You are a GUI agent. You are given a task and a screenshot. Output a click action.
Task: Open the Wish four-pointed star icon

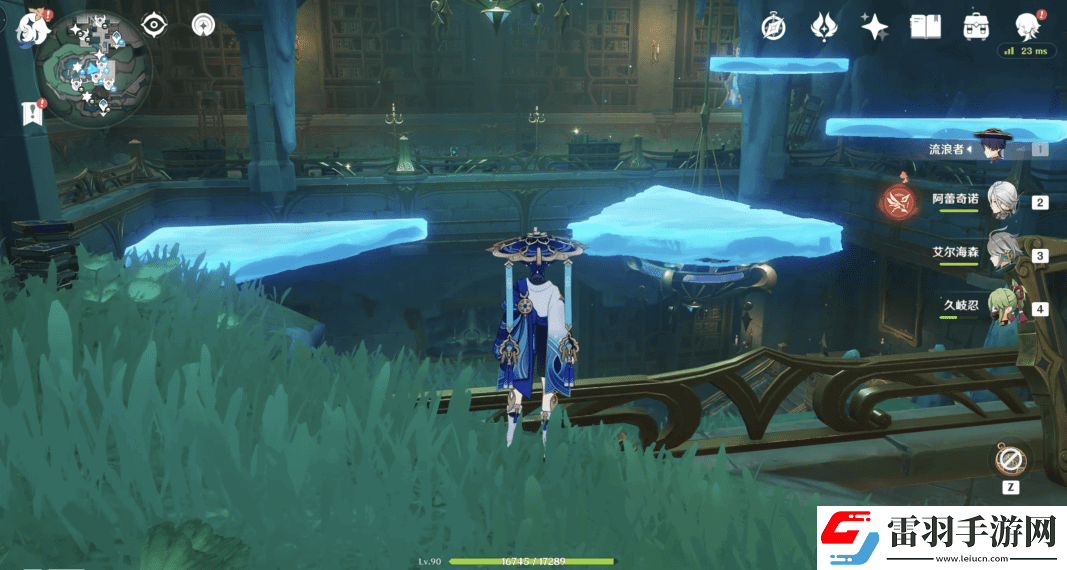pyautogui.click(x=875, y=27)
